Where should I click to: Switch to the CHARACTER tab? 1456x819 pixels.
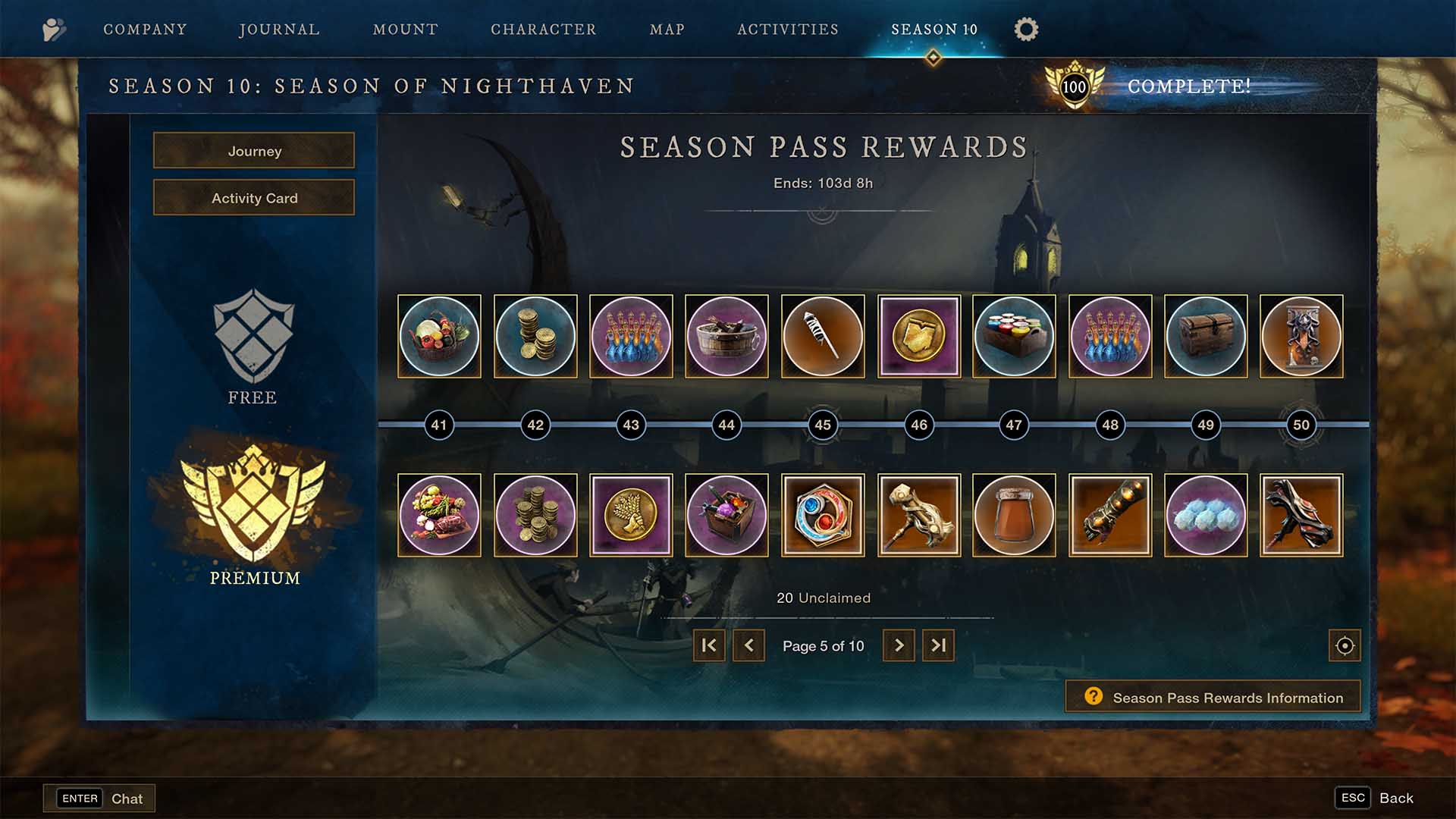click(543, 29)
